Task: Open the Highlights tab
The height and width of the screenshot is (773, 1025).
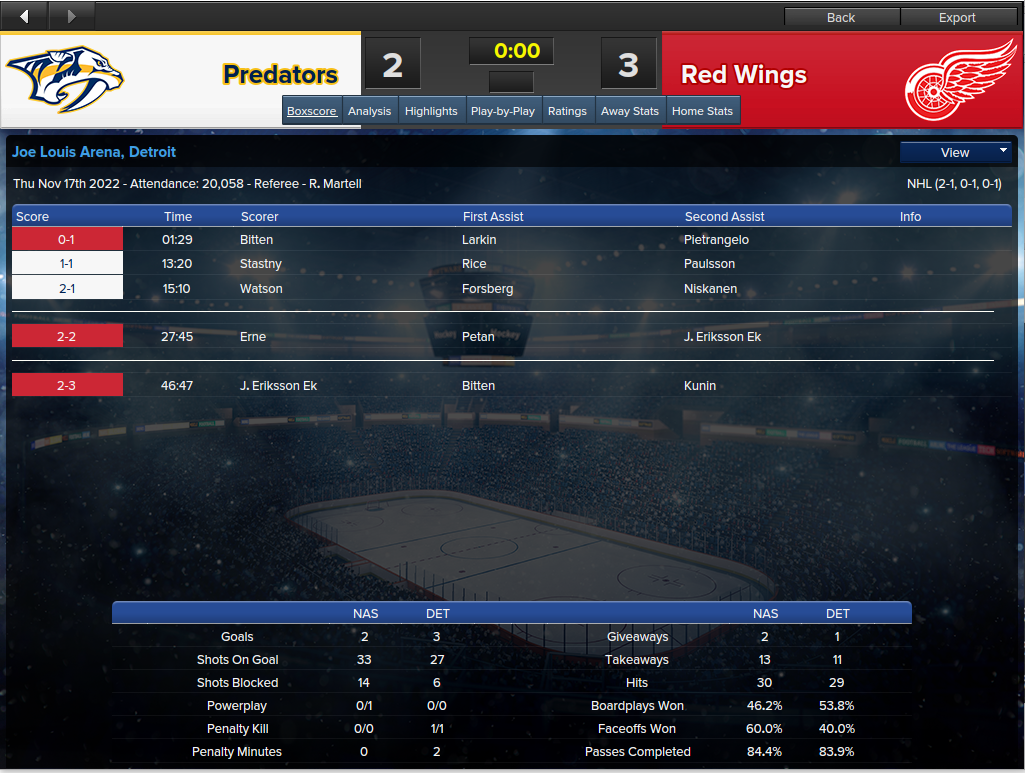Action: pos(431,111)
